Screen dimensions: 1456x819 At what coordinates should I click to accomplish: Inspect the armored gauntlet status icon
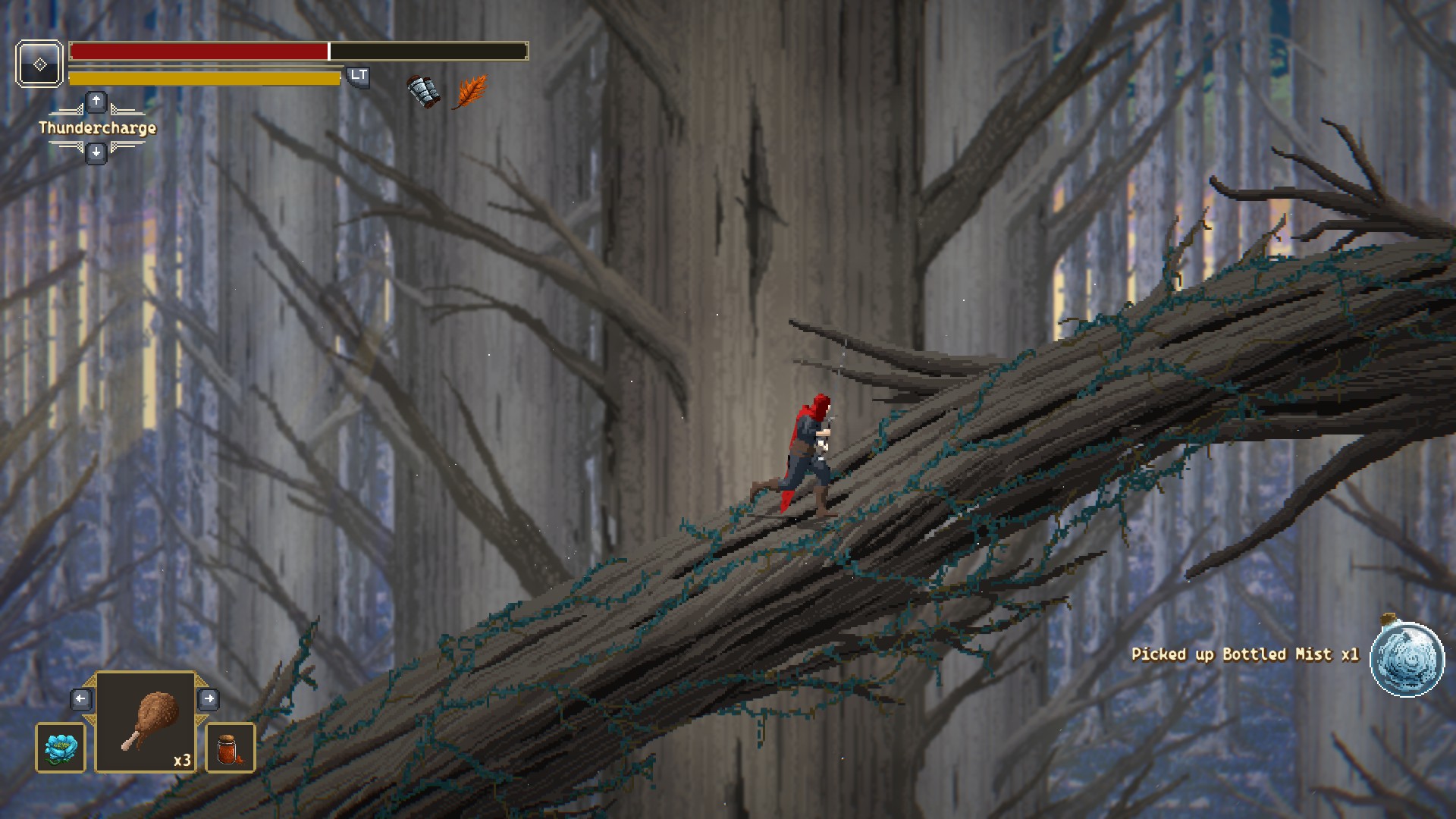423,92
